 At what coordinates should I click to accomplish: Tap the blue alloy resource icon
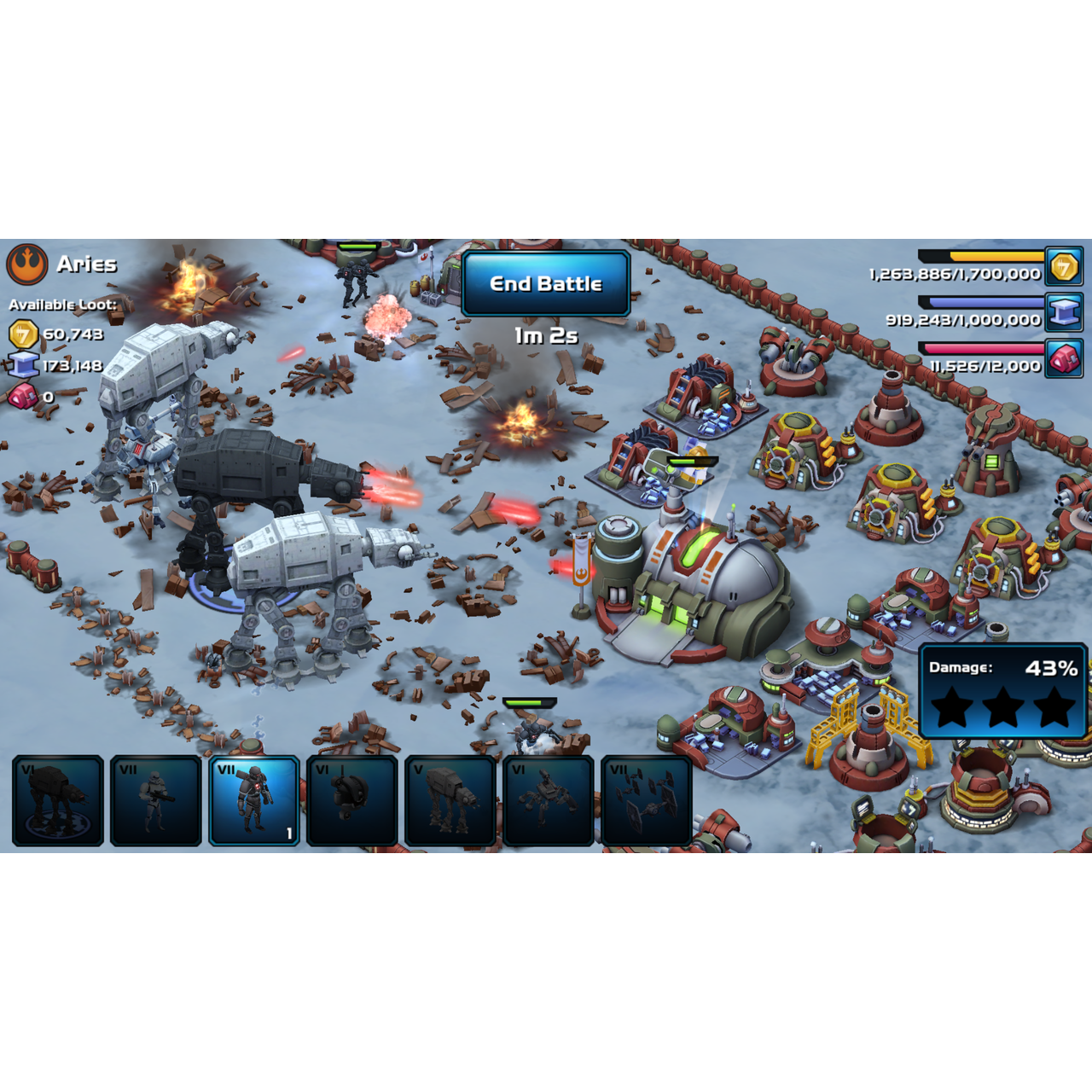[1064, 313]
